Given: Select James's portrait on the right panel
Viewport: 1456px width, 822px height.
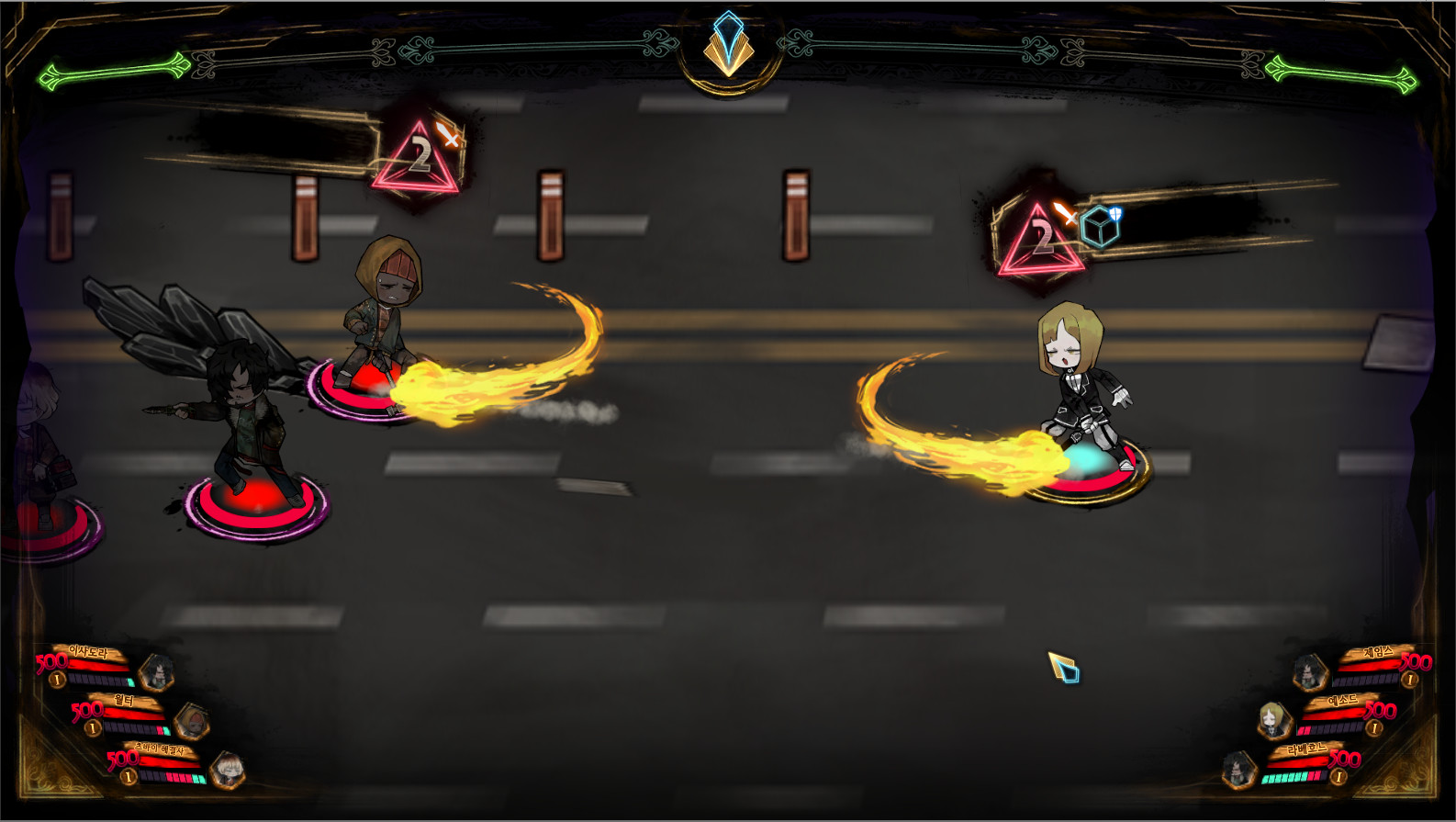Looking at the screenshot, I should click(1309, 671).
